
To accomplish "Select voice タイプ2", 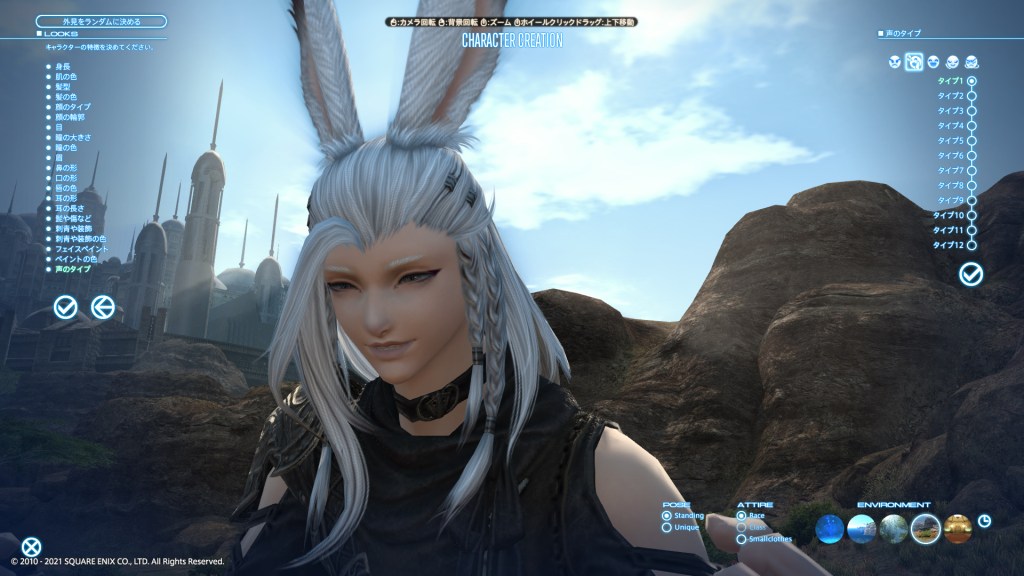I will tap(972, 96).
